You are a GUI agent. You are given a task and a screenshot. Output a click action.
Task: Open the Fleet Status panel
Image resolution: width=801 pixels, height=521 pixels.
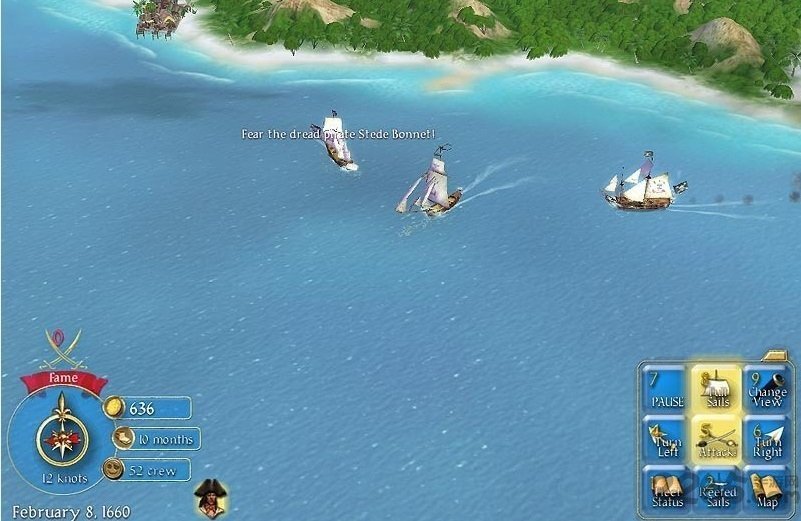667,491
